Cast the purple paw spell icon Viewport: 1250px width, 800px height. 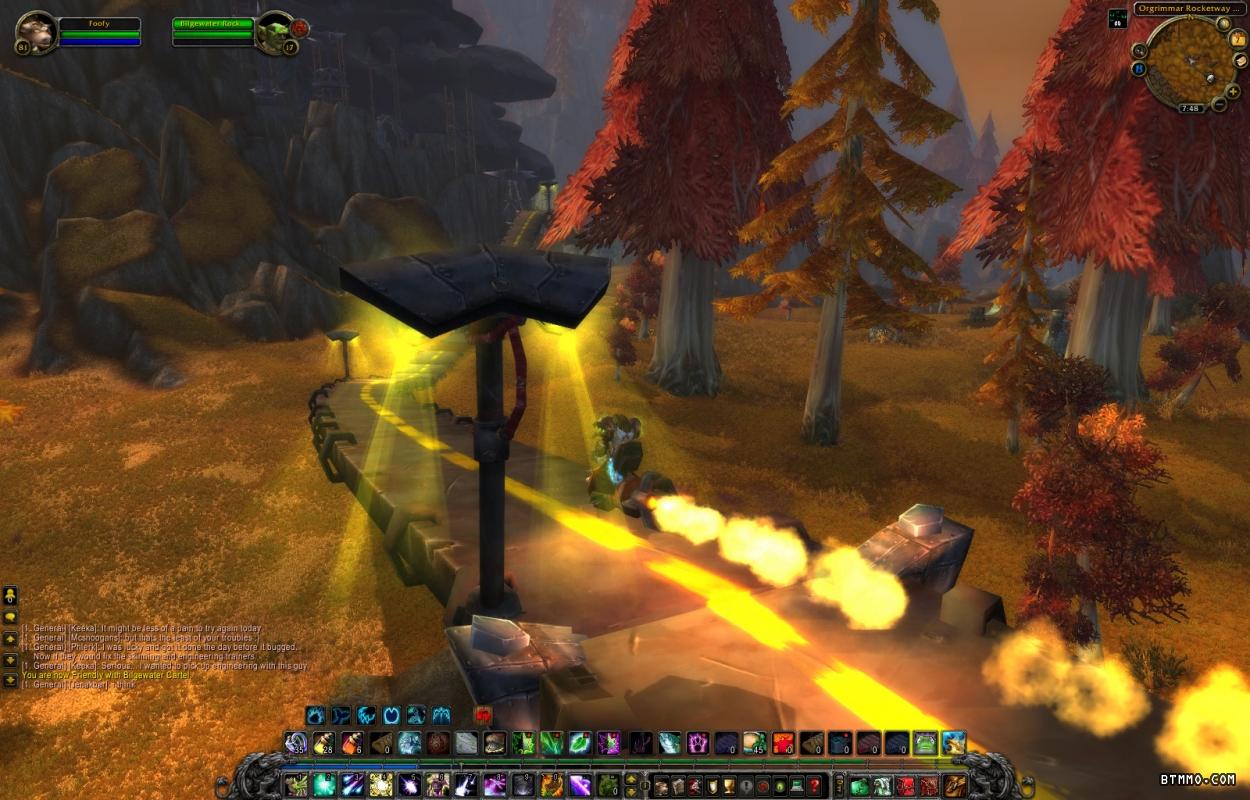pos(697,743)
